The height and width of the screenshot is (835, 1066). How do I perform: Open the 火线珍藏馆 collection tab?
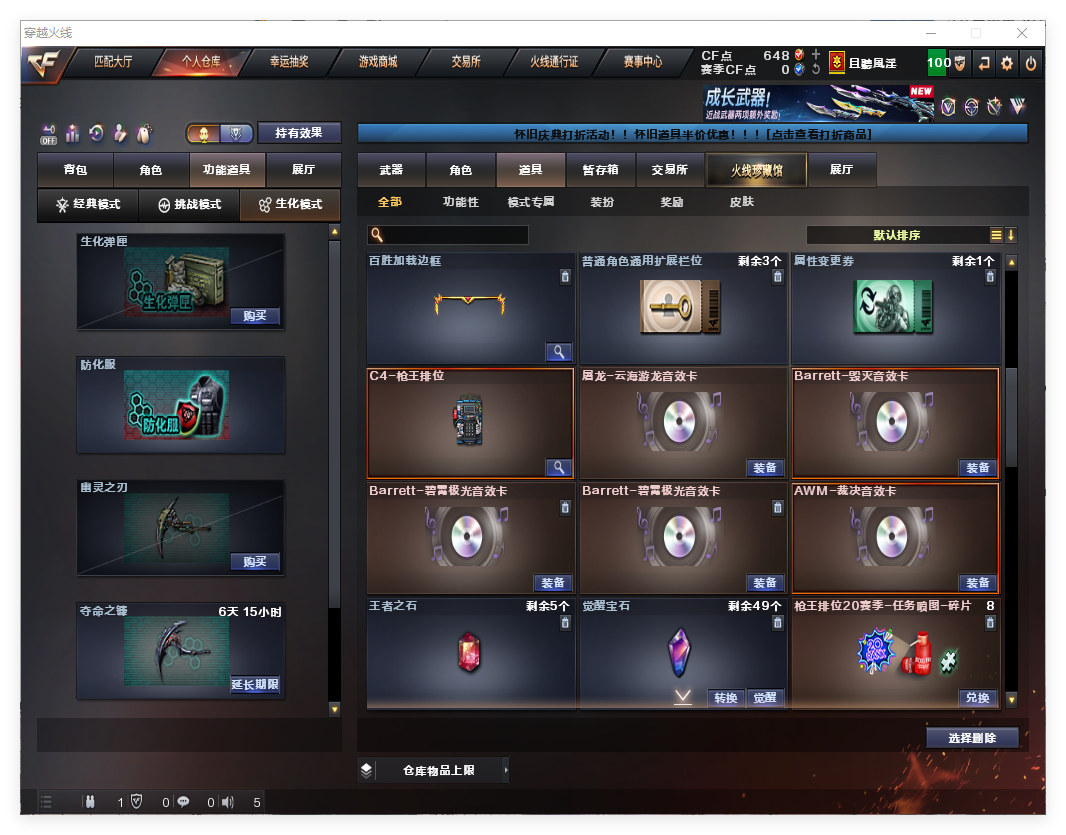[x=756, y=171]
